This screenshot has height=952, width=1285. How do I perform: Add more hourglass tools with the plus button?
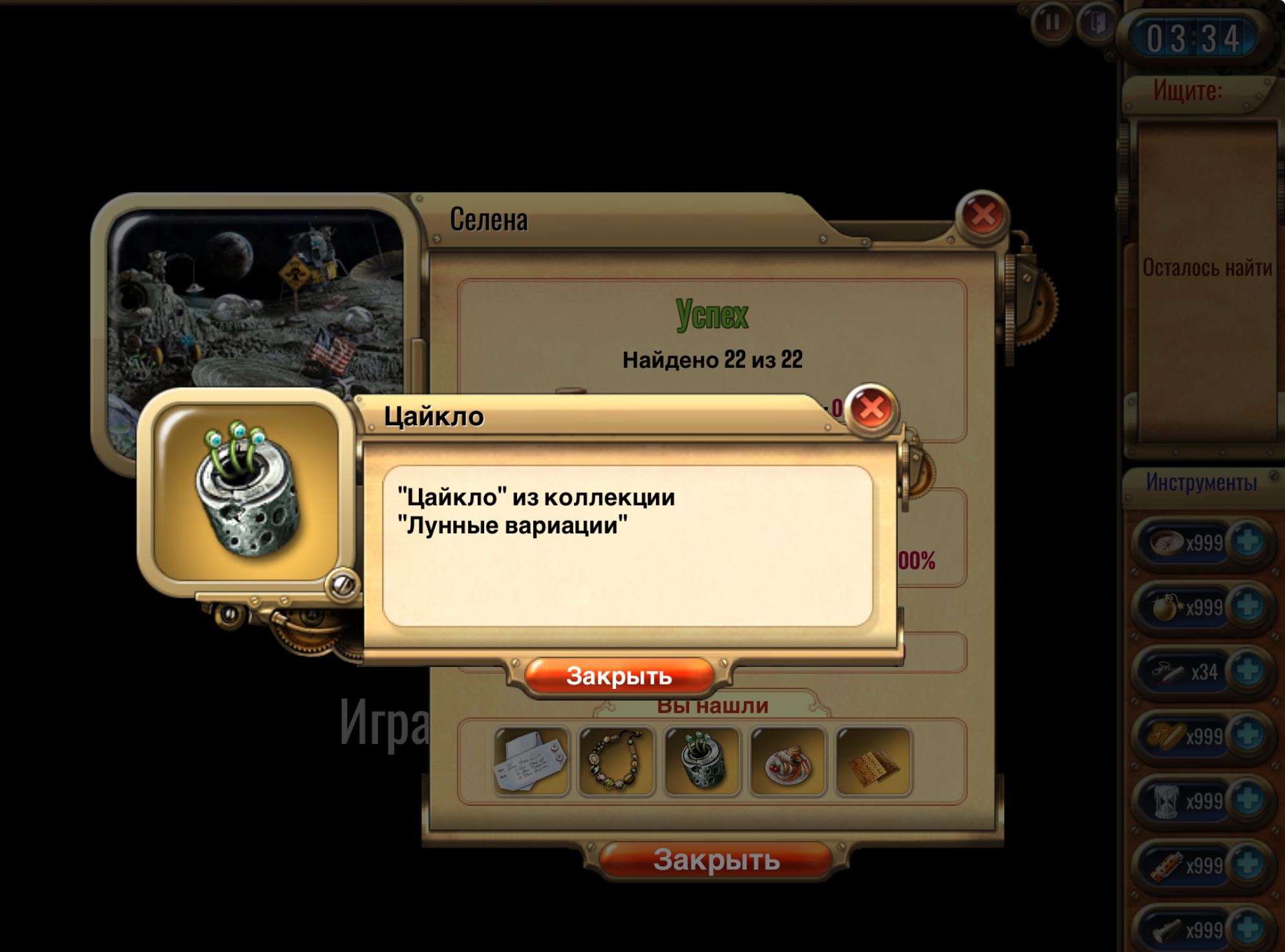pyautogui.click(x=1248, y=799)
